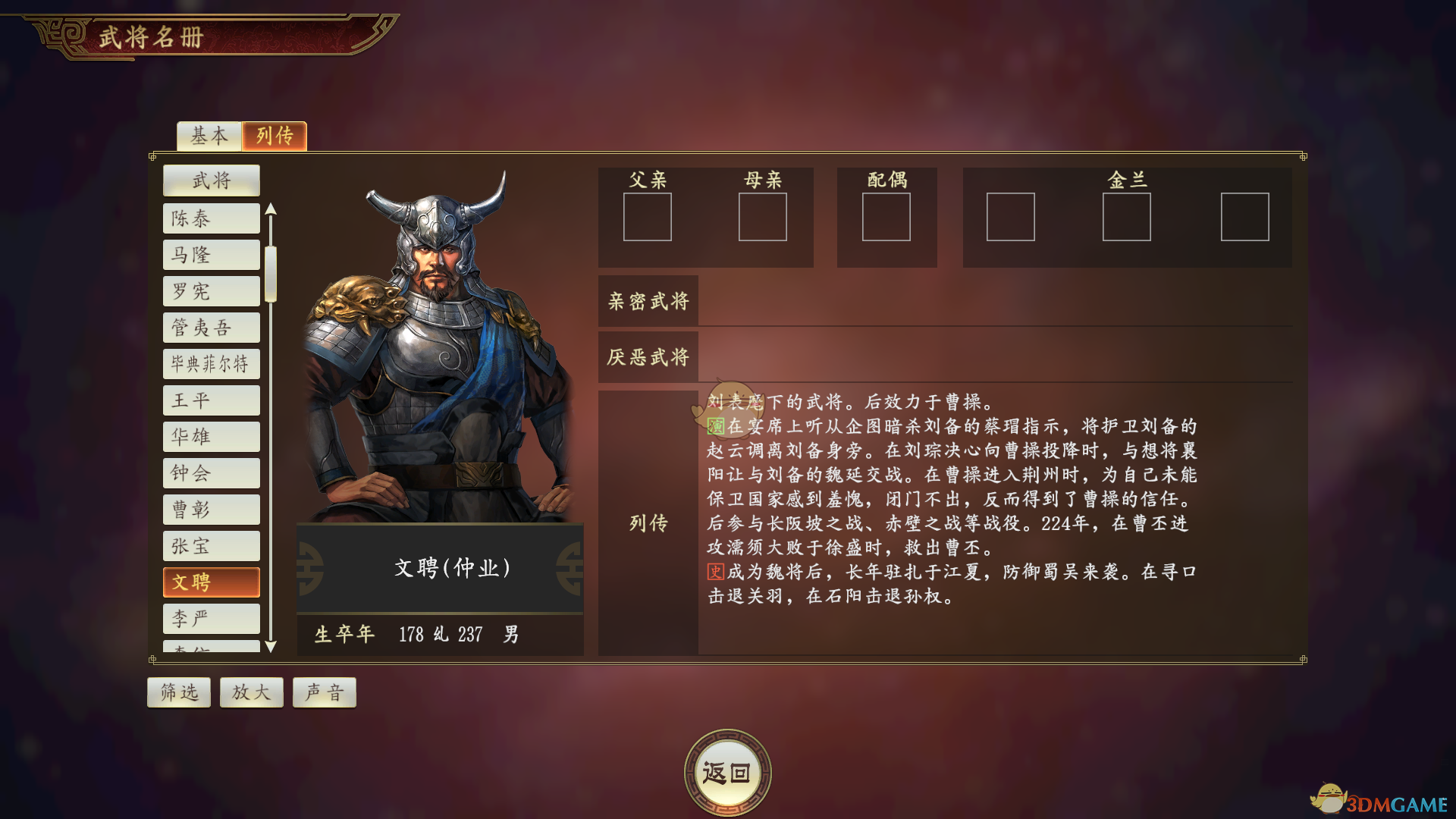
Task: Play voice with the 声音 button
Action: 324,692
